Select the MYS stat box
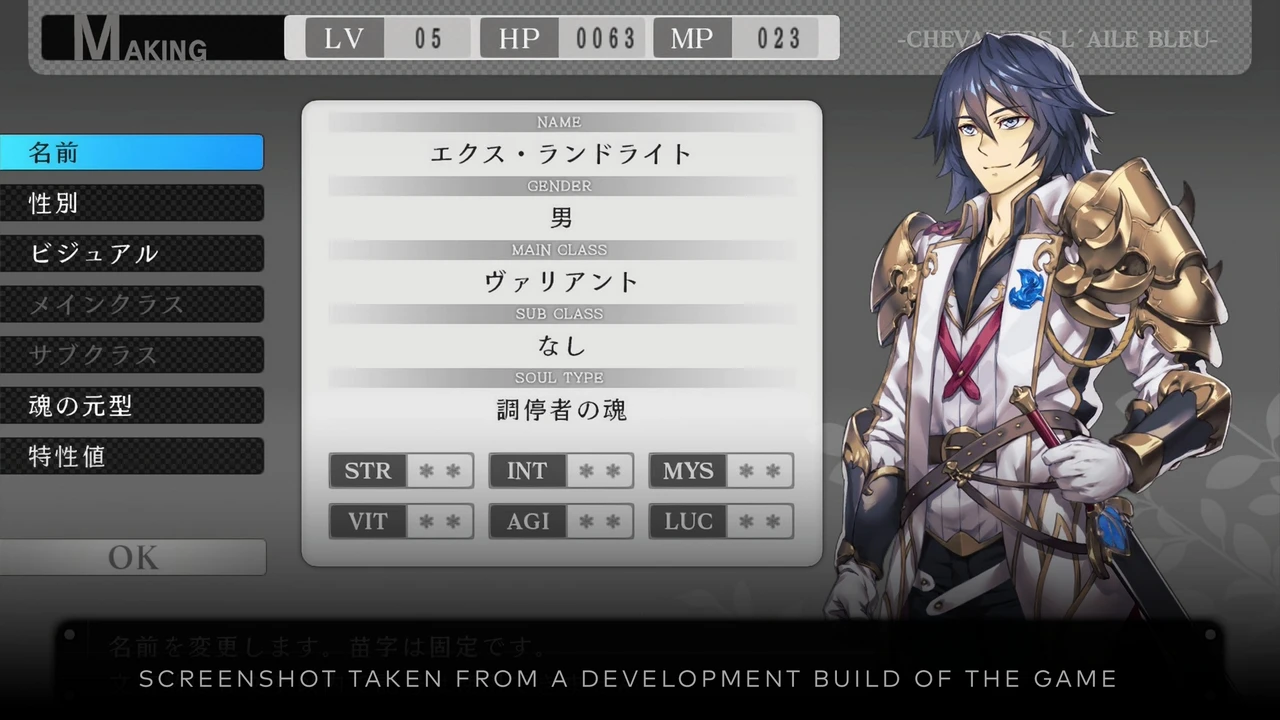1280x720 pixels. pyautogui.click(x=720, y=470)
